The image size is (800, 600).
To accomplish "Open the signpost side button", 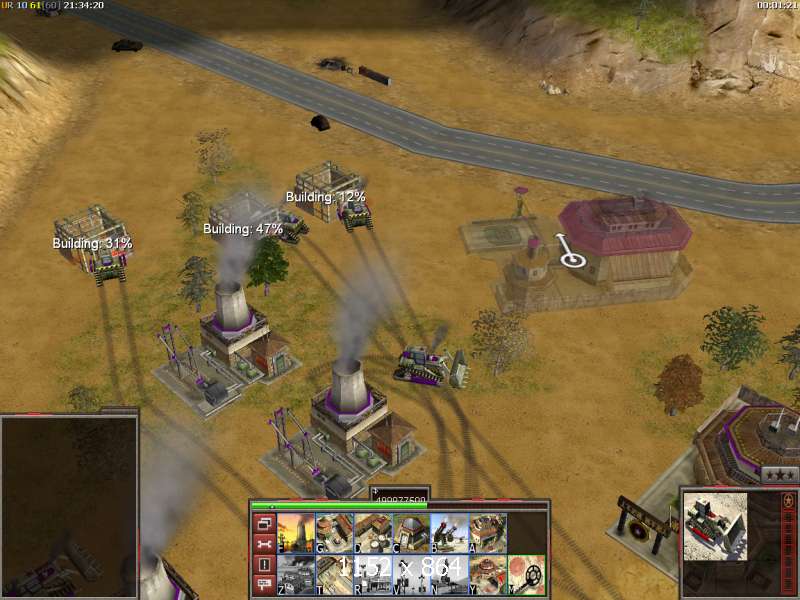I will click(264, 586).
